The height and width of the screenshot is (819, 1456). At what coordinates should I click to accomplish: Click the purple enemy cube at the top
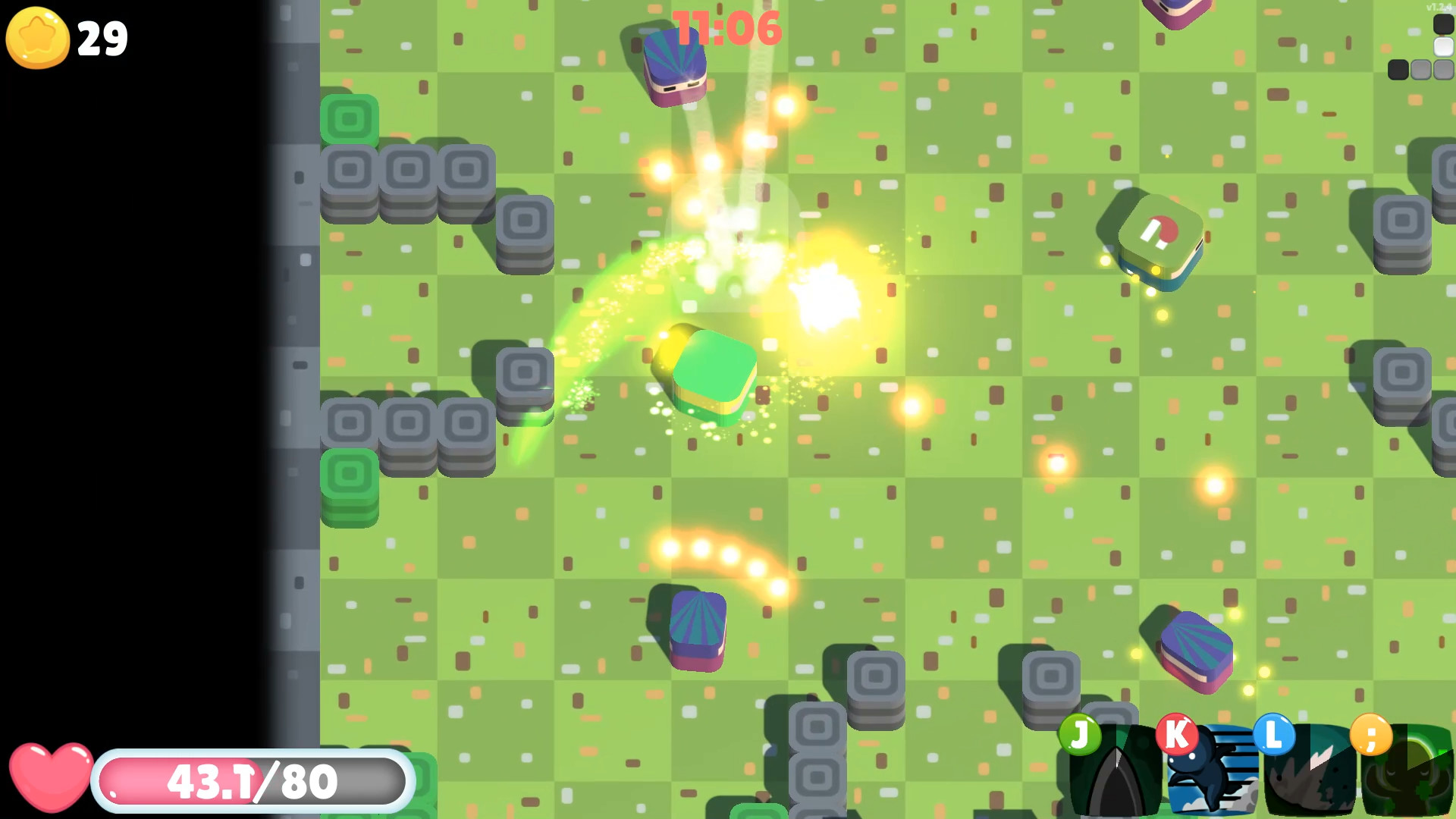tap(673, 64)
